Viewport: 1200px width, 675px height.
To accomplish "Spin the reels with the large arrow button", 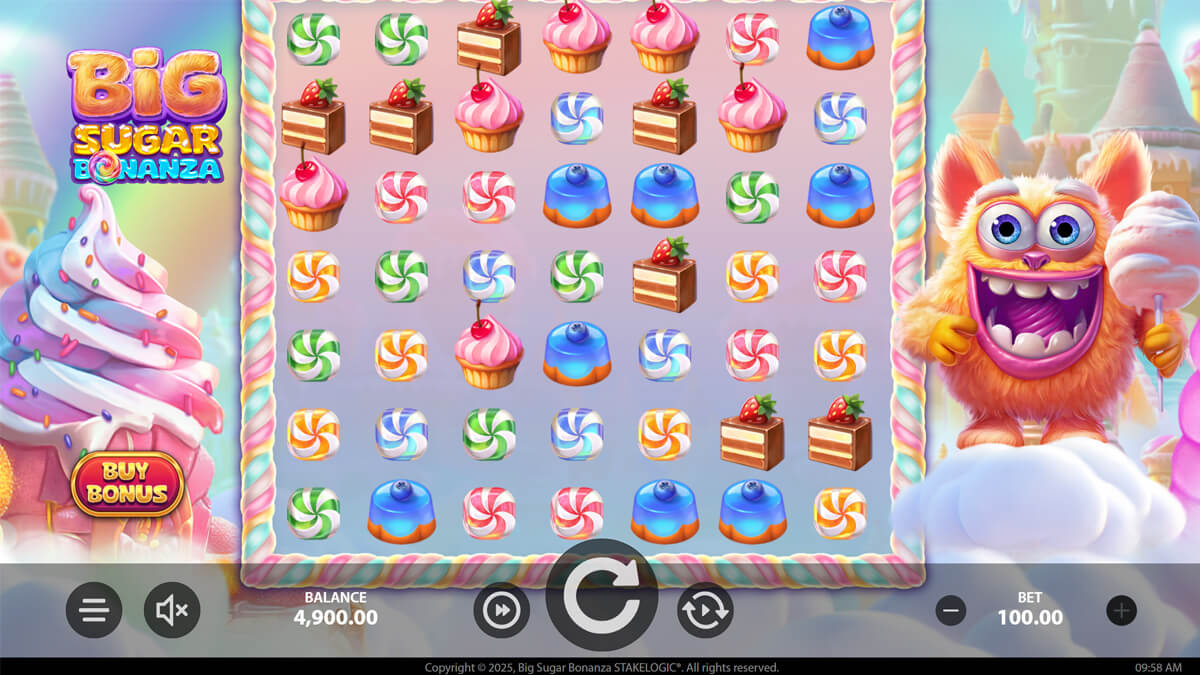I will 601,598.
